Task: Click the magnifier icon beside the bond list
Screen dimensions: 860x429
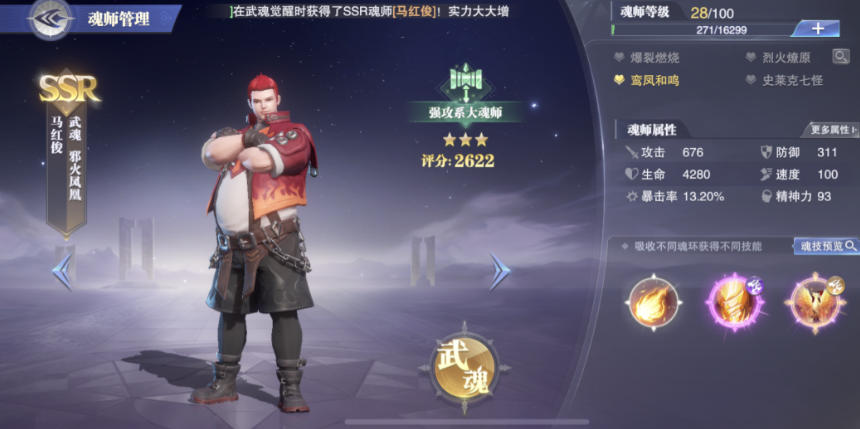Action: [x=840, y=57]
